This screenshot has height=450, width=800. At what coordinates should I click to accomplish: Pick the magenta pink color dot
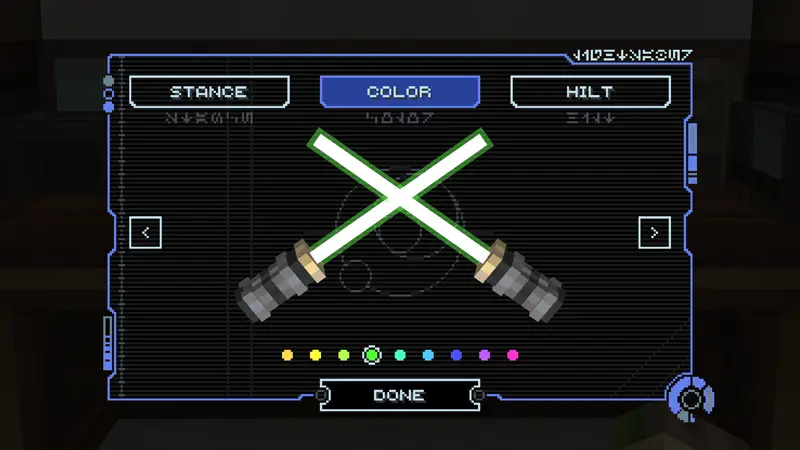click(513, 355)
